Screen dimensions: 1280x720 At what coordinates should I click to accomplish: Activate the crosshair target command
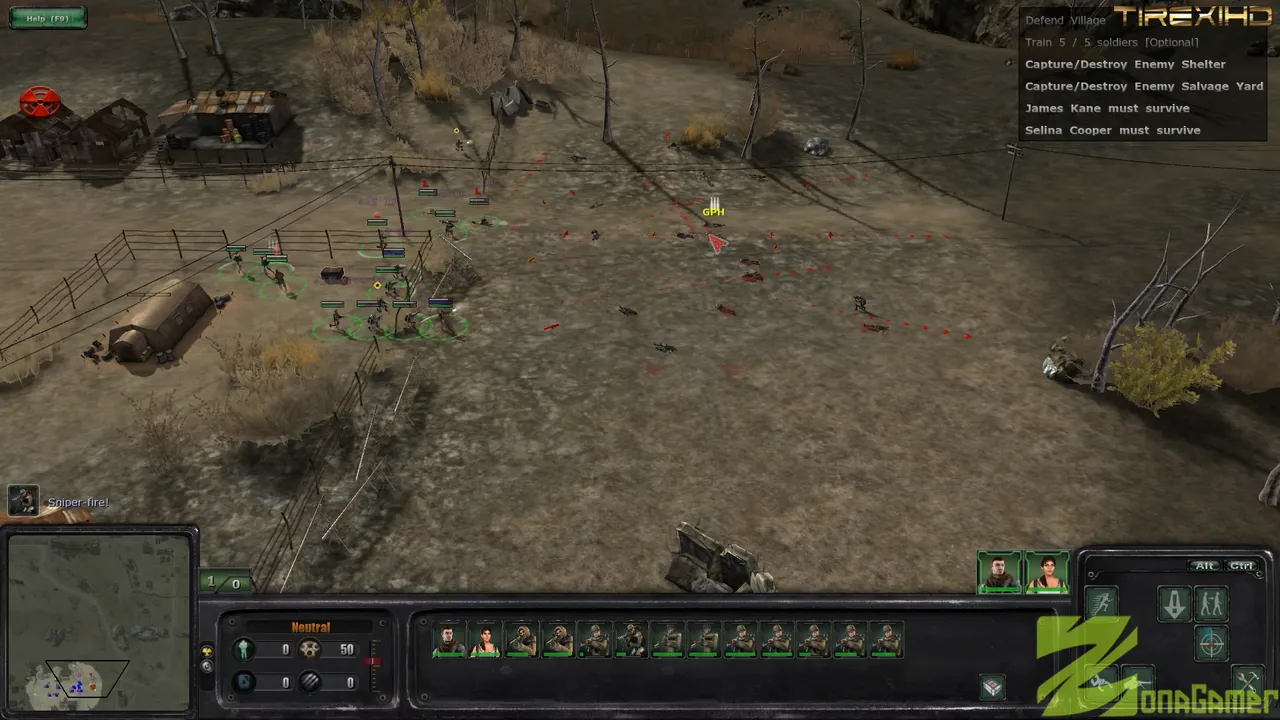tap(1211, 643)
